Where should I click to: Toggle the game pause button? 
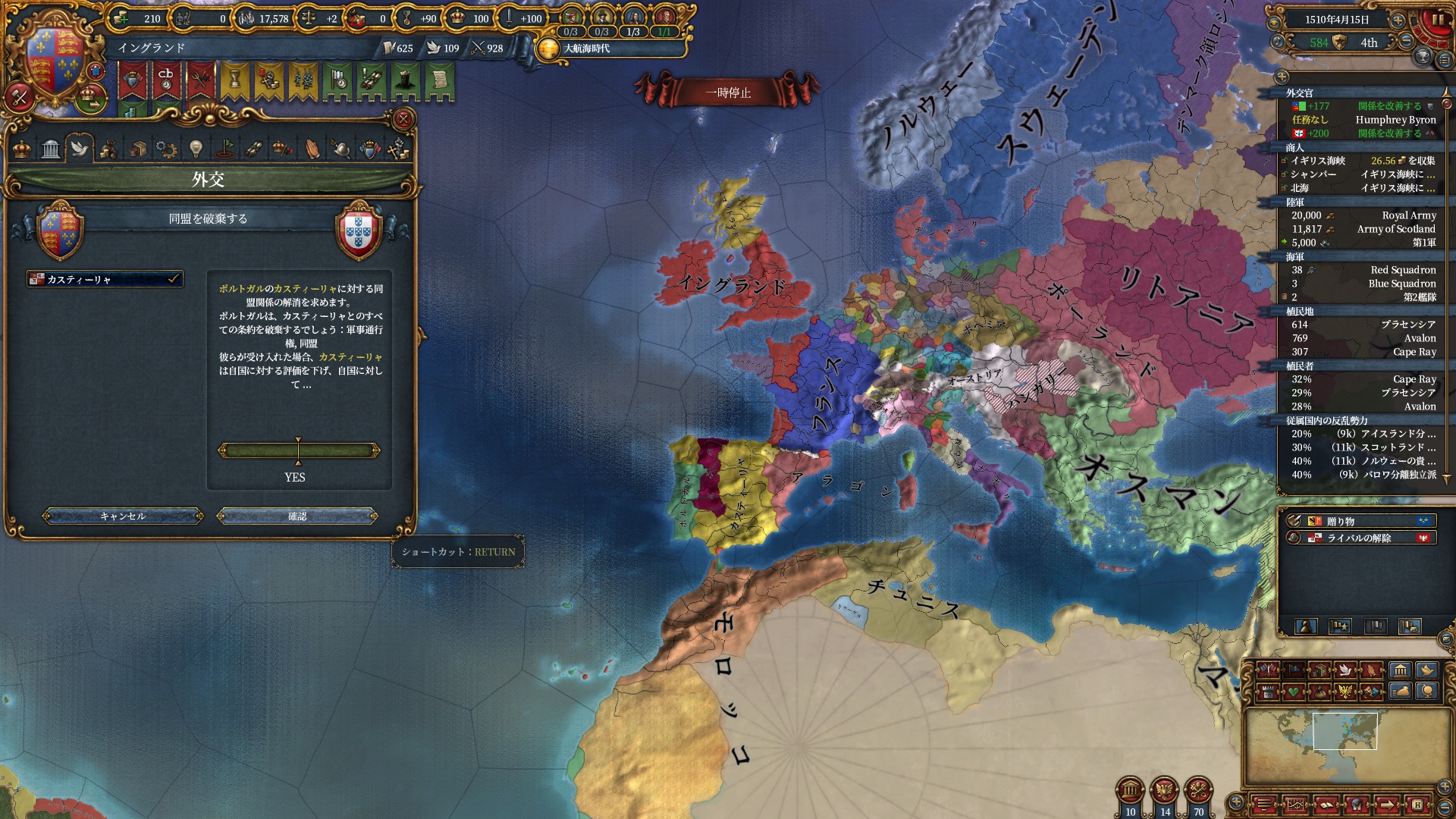pos(1437,20)
